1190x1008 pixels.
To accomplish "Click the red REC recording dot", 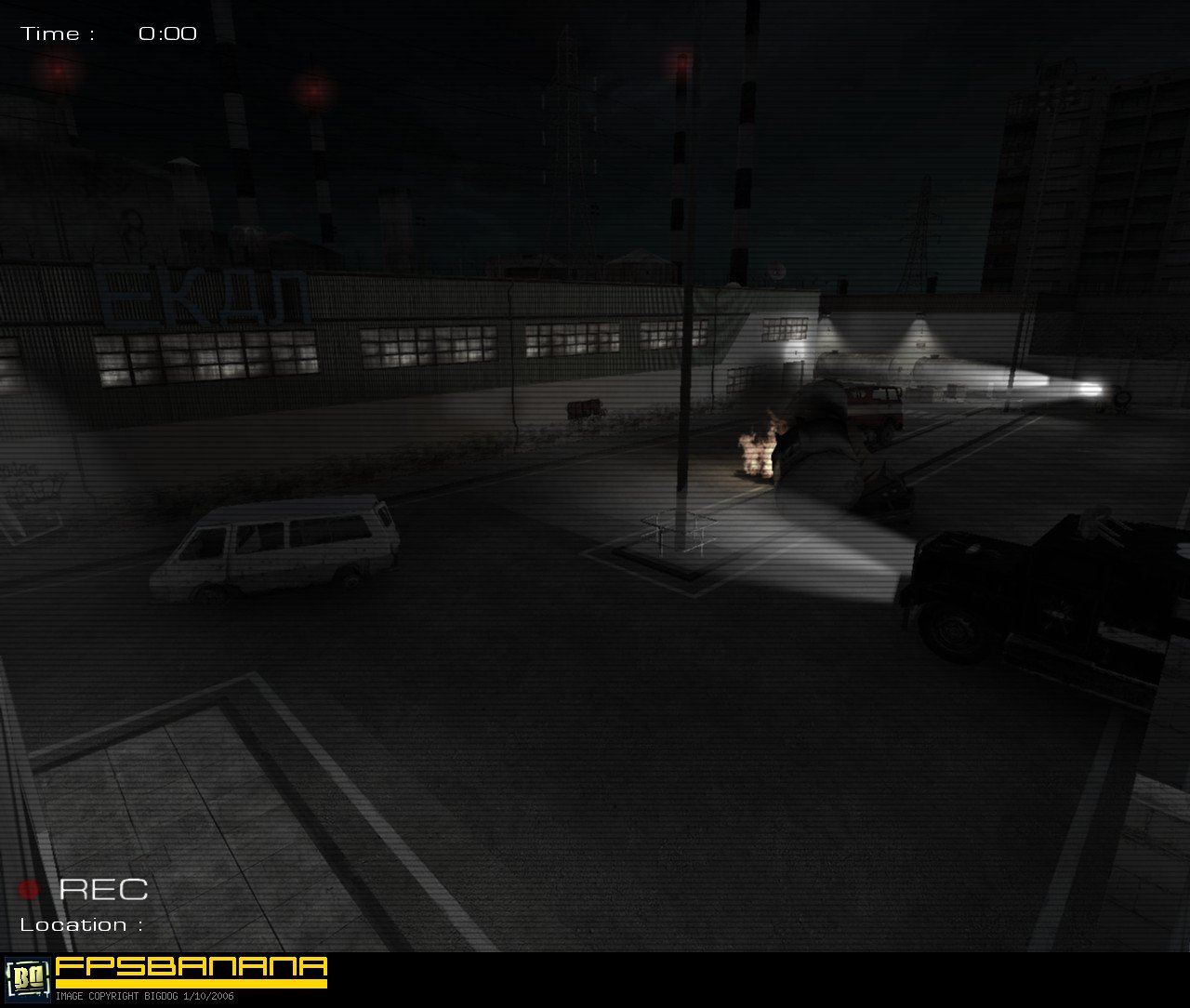I will pos(30,892).
